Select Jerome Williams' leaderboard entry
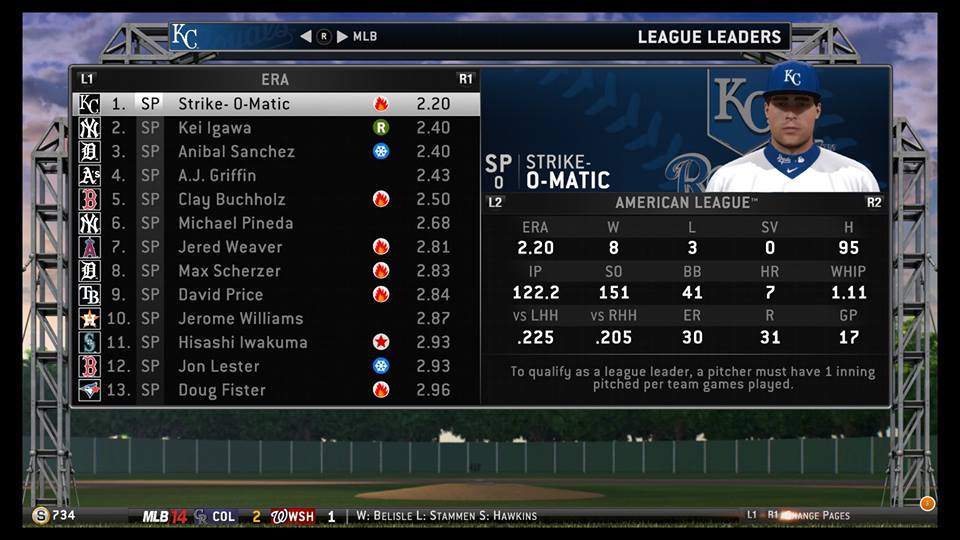960x540 pixels. coord(240,319)
